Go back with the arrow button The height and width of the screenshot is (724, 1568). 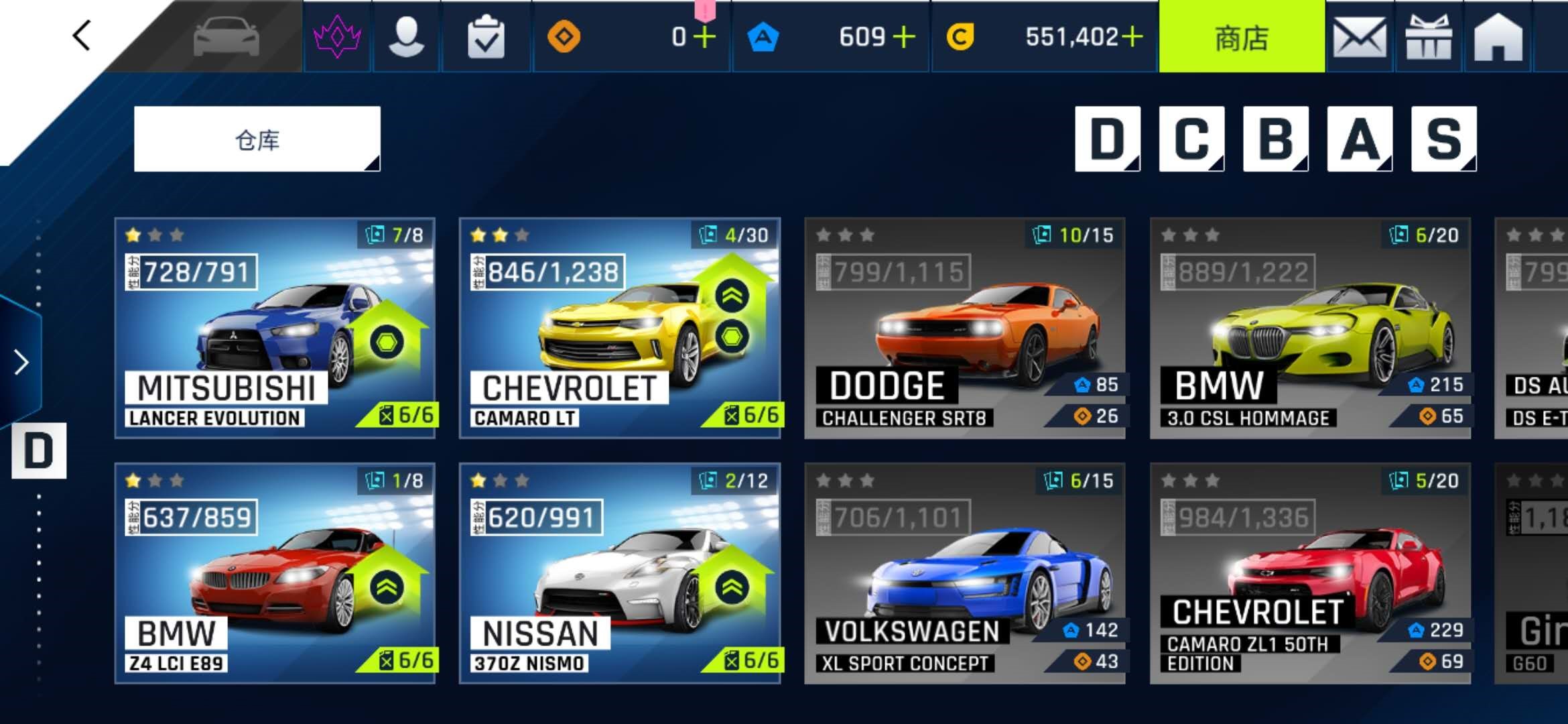[82, 36]
